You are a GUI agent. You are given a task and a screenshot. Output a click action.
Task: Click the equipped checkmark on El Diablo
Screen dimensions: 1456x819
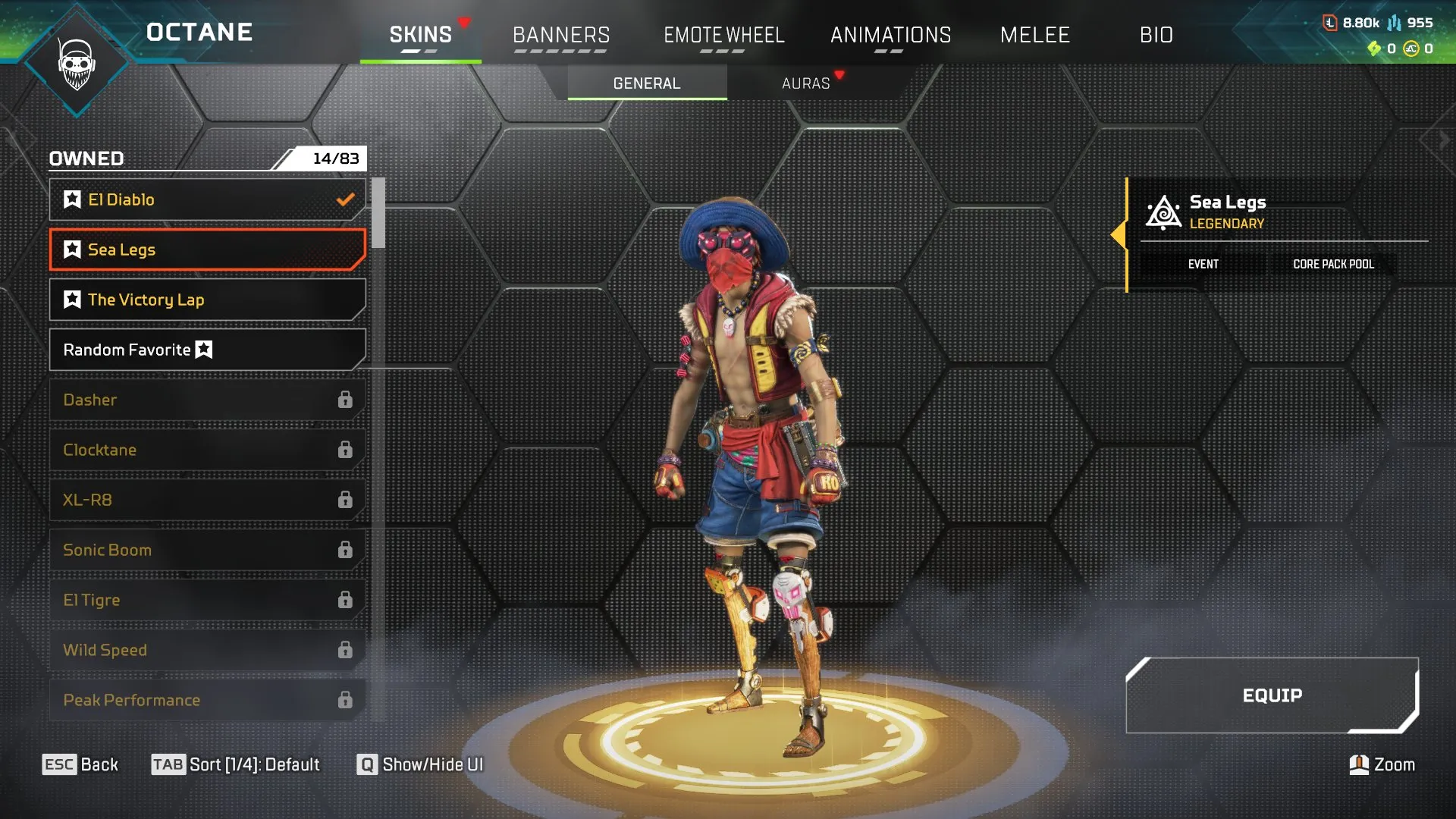(x=346, y=199)
